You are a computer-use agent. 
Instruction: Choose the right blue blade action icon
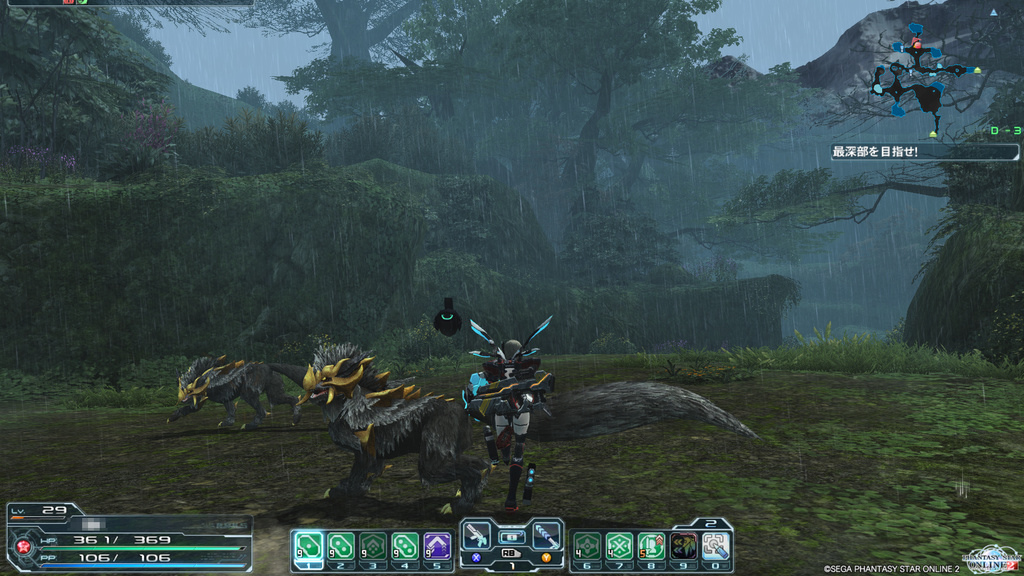546,535
